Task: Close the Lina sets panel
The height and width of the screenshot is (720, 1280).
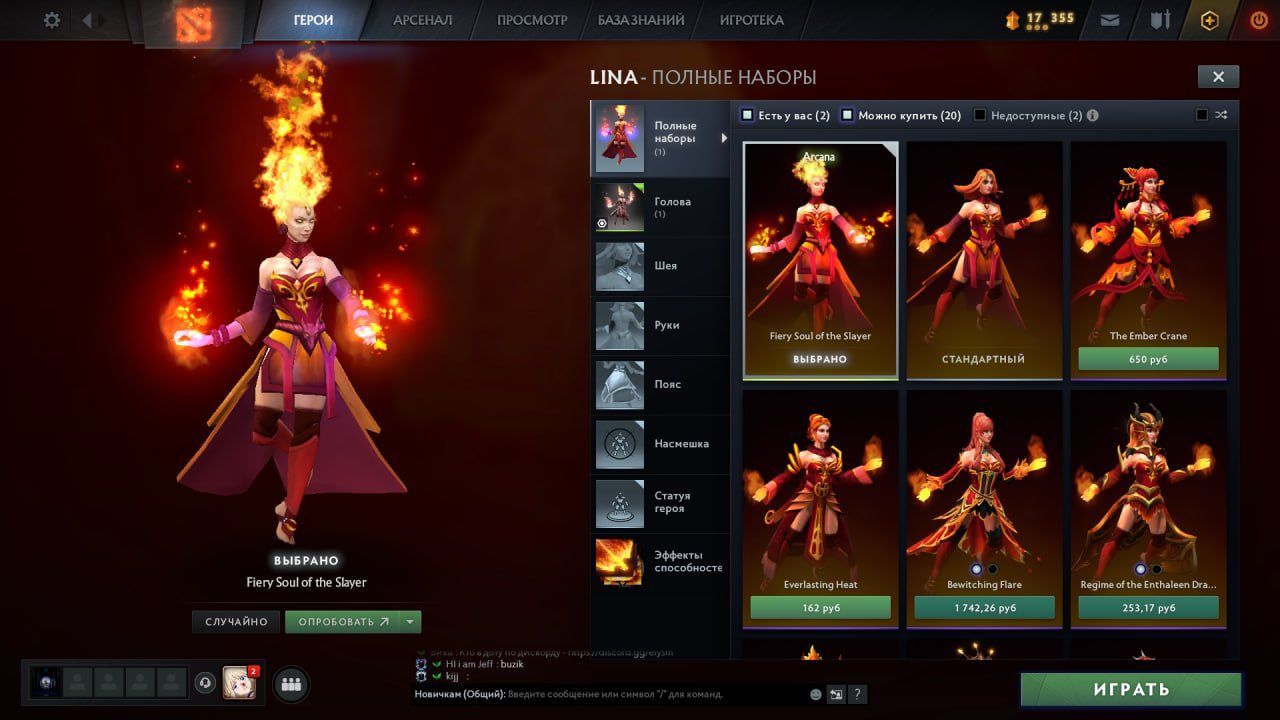Action: pyautogui.click(x=1218, y=77)
